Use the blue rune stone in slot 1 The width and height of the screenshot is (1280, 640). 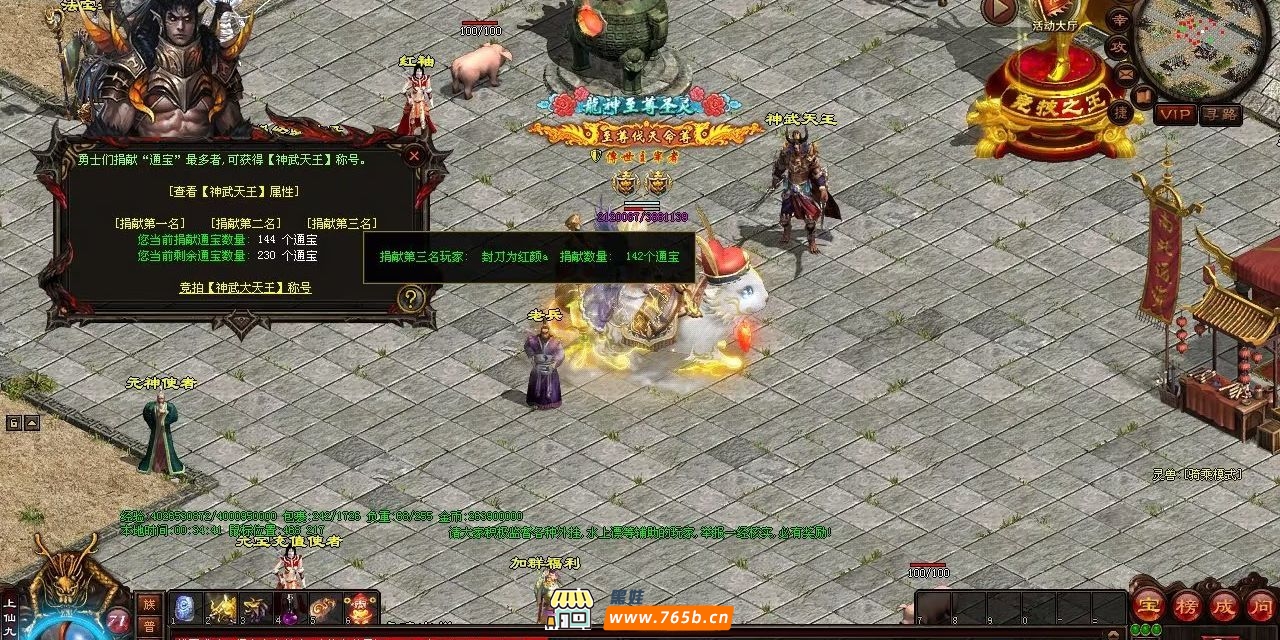tap(186, 608)
